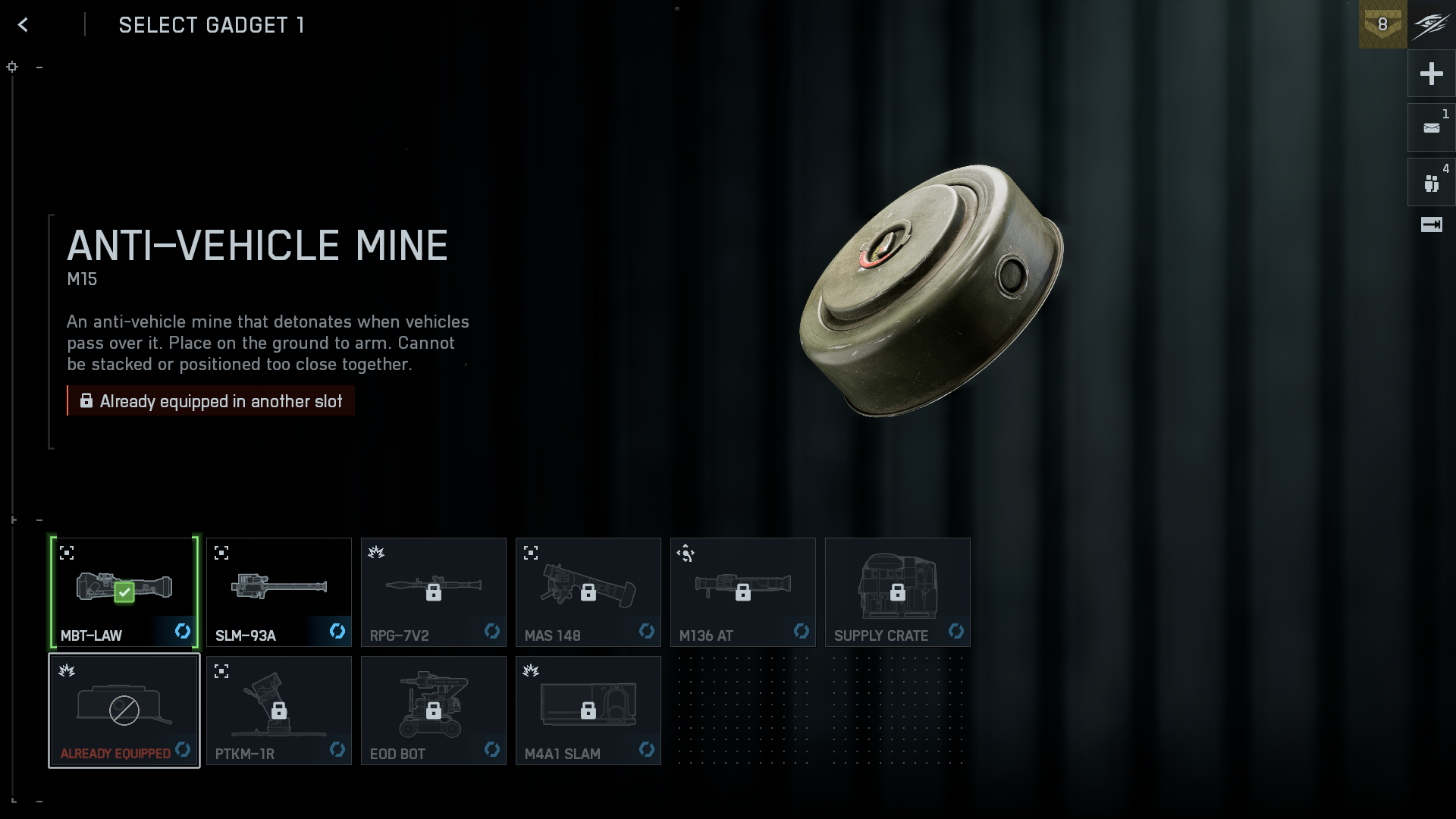Choose the EOD Bot gadget tile
The height and width of the screenshot is (819, 1456).
[x=434, y=711]
